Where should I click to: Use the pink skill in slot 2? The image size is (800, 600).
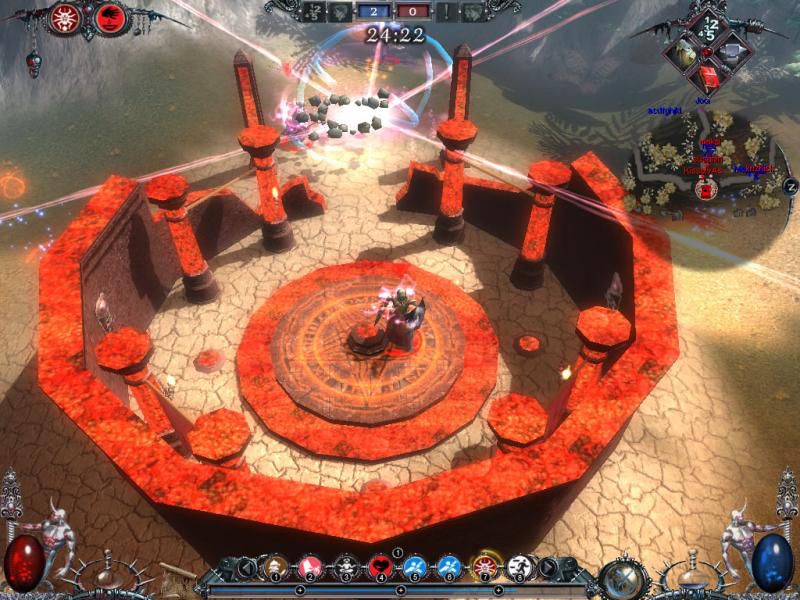click(x=310, y=568)
